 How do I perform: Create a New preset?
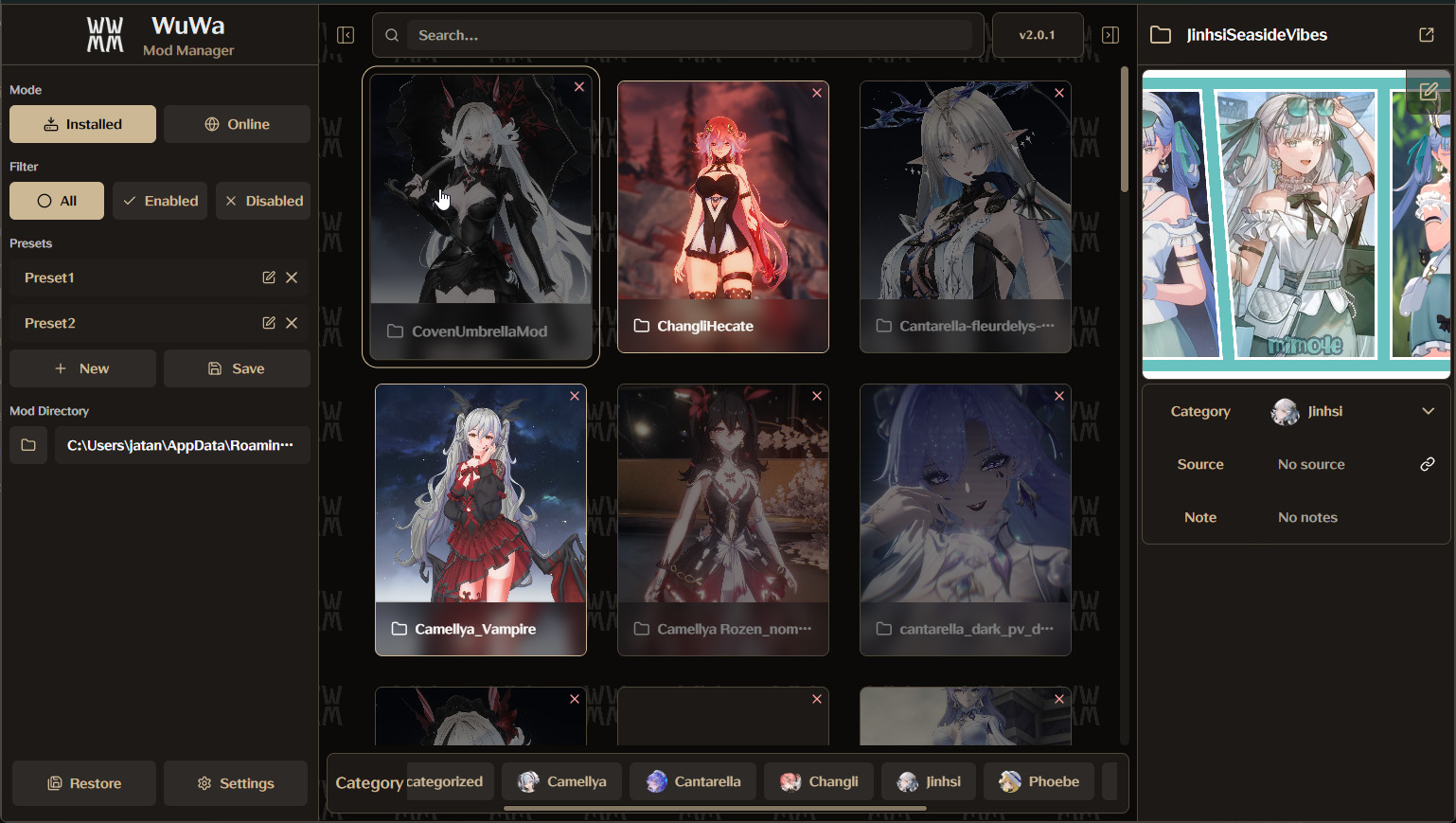82,367
